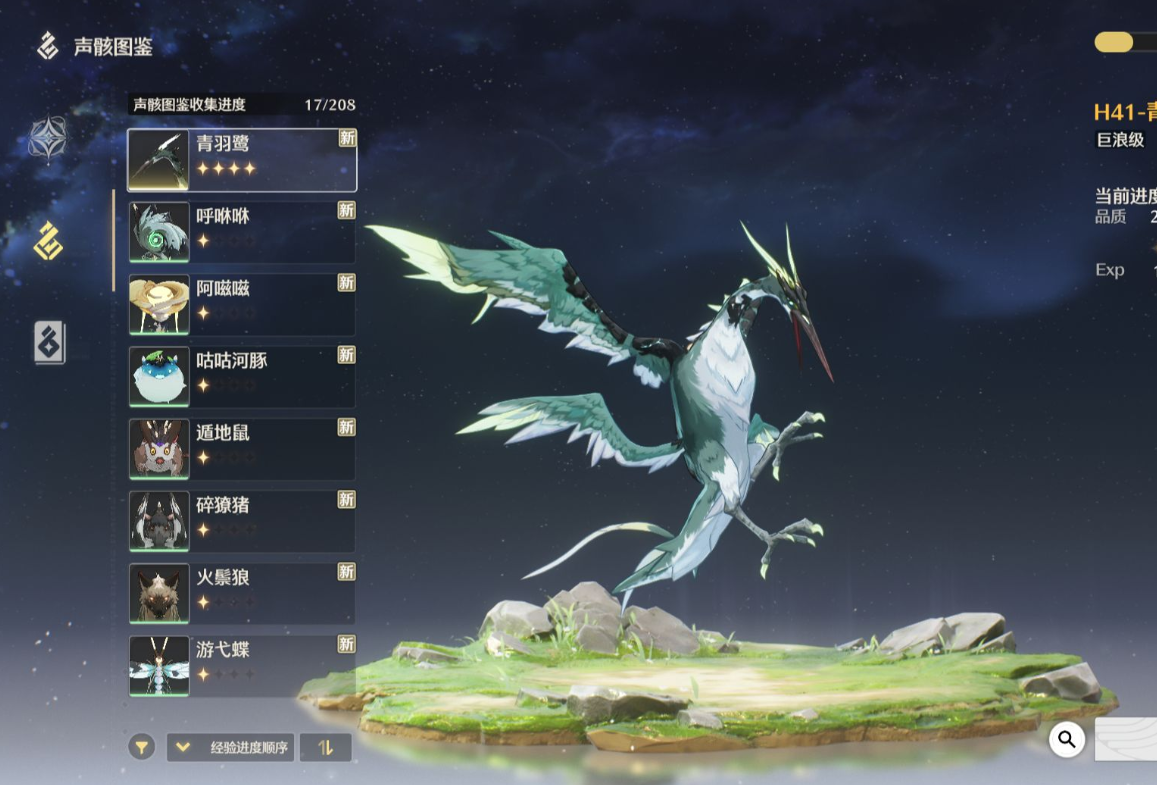Open the 阿嗞嗞 echo entry
The height and width of the screenshot is (785, 1157).
coord(242,304)
